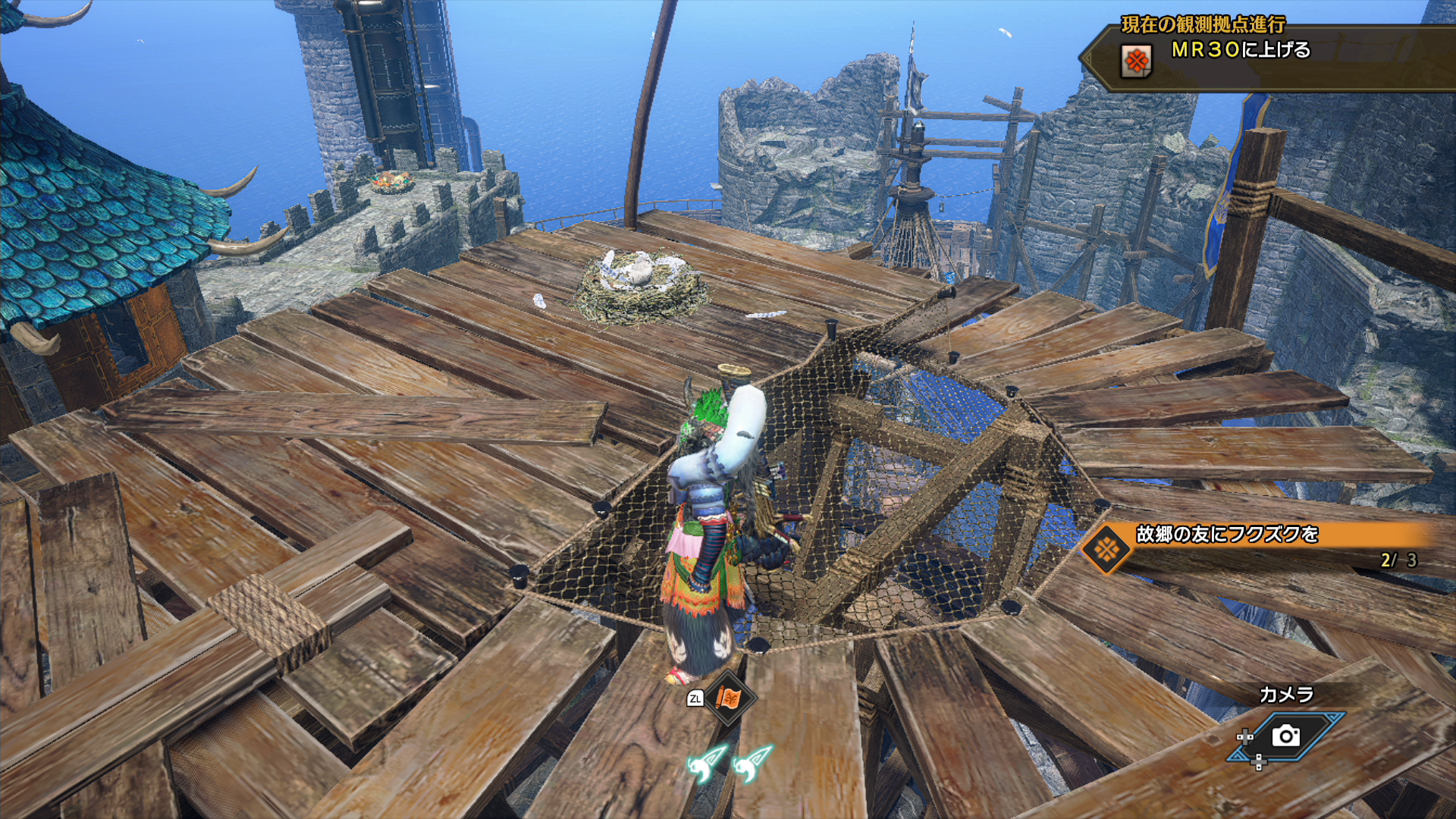Screen dimensions: 1456x819
Task: Select the quest tracker about gifting Fukuzuku
Action: point(1226,535)
